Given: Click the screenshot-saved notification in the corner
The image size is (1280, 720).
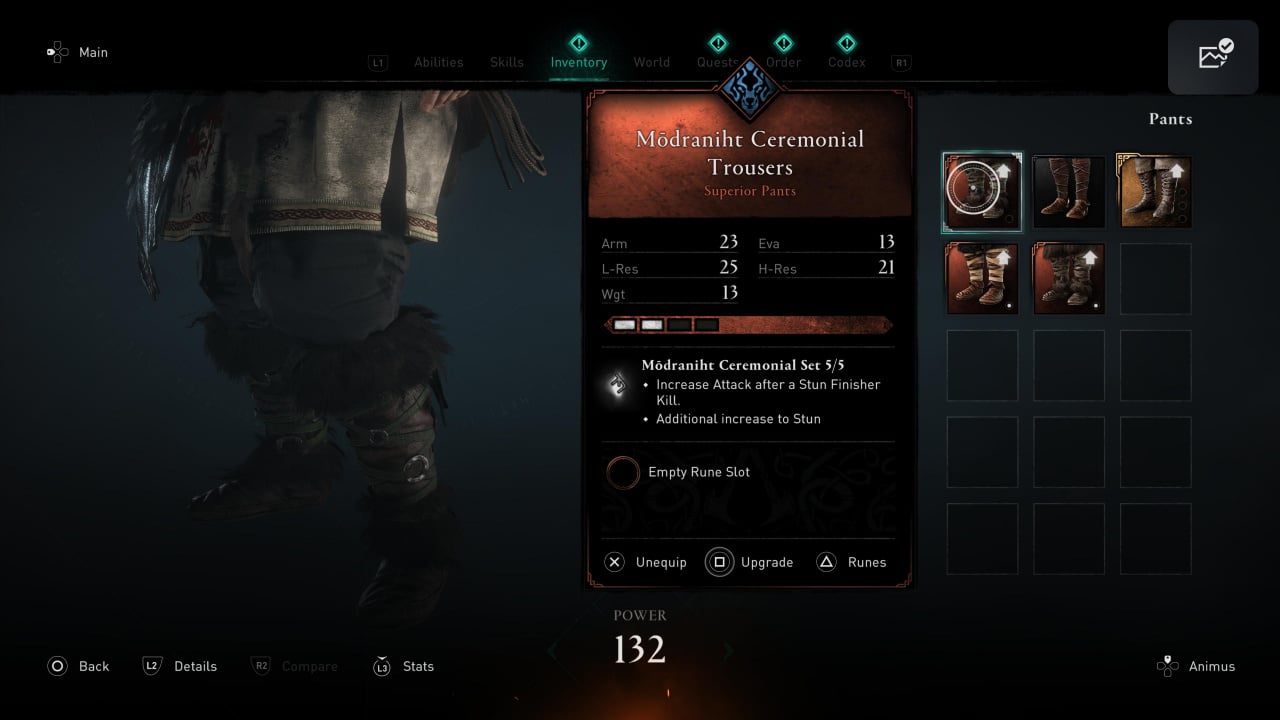Looking at the screenshot, I should 1212,57.
